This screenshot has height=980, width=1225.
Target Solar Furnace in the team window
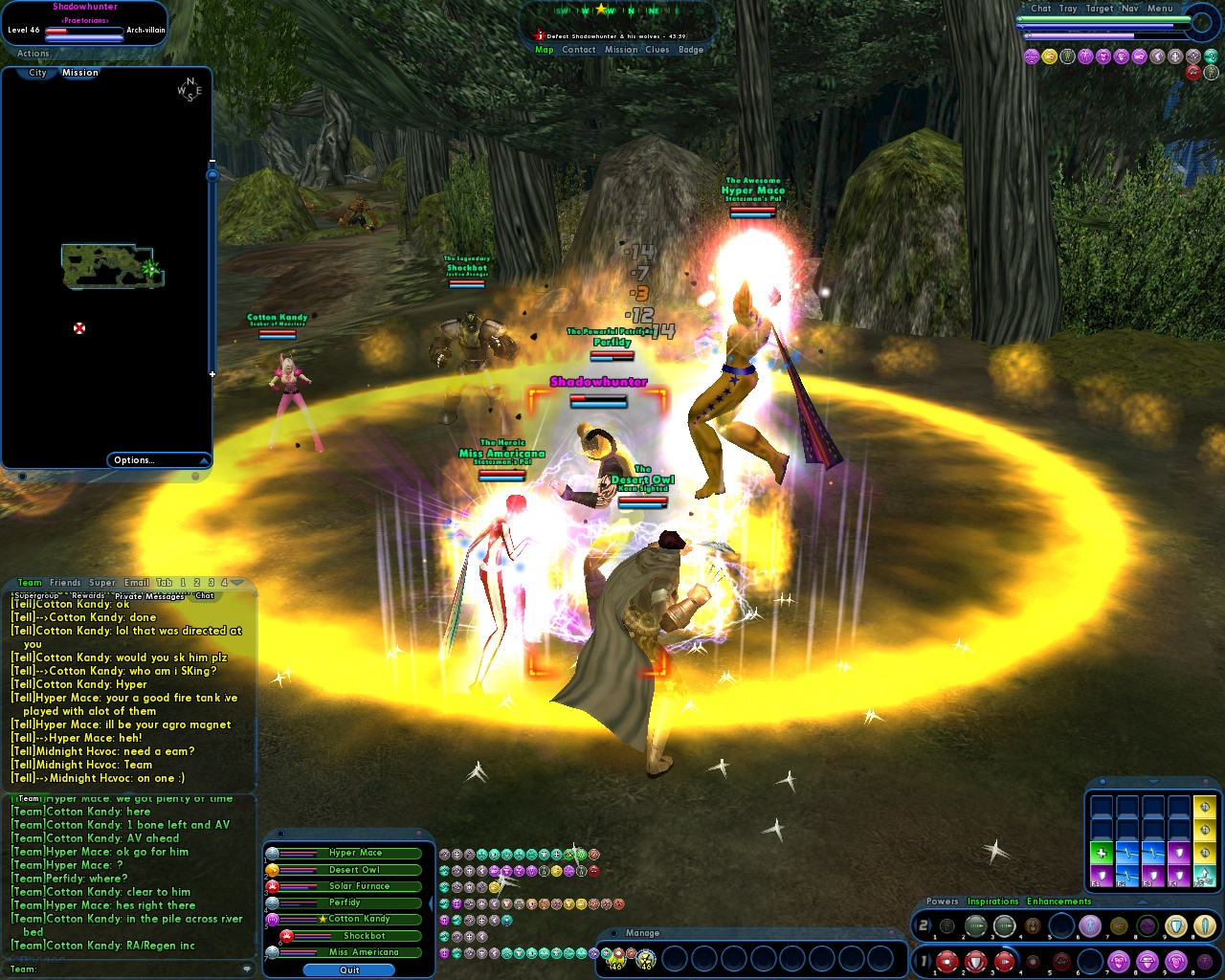coord(359,886)
